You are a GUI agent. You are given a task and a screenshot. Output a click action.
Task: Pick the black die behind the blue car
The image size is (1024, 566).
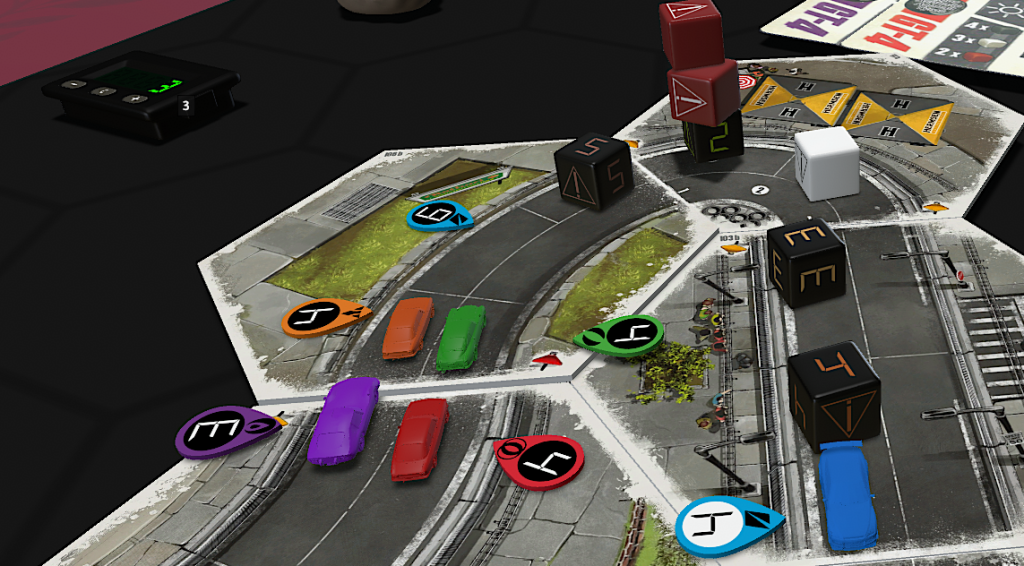tap(834, 392)
